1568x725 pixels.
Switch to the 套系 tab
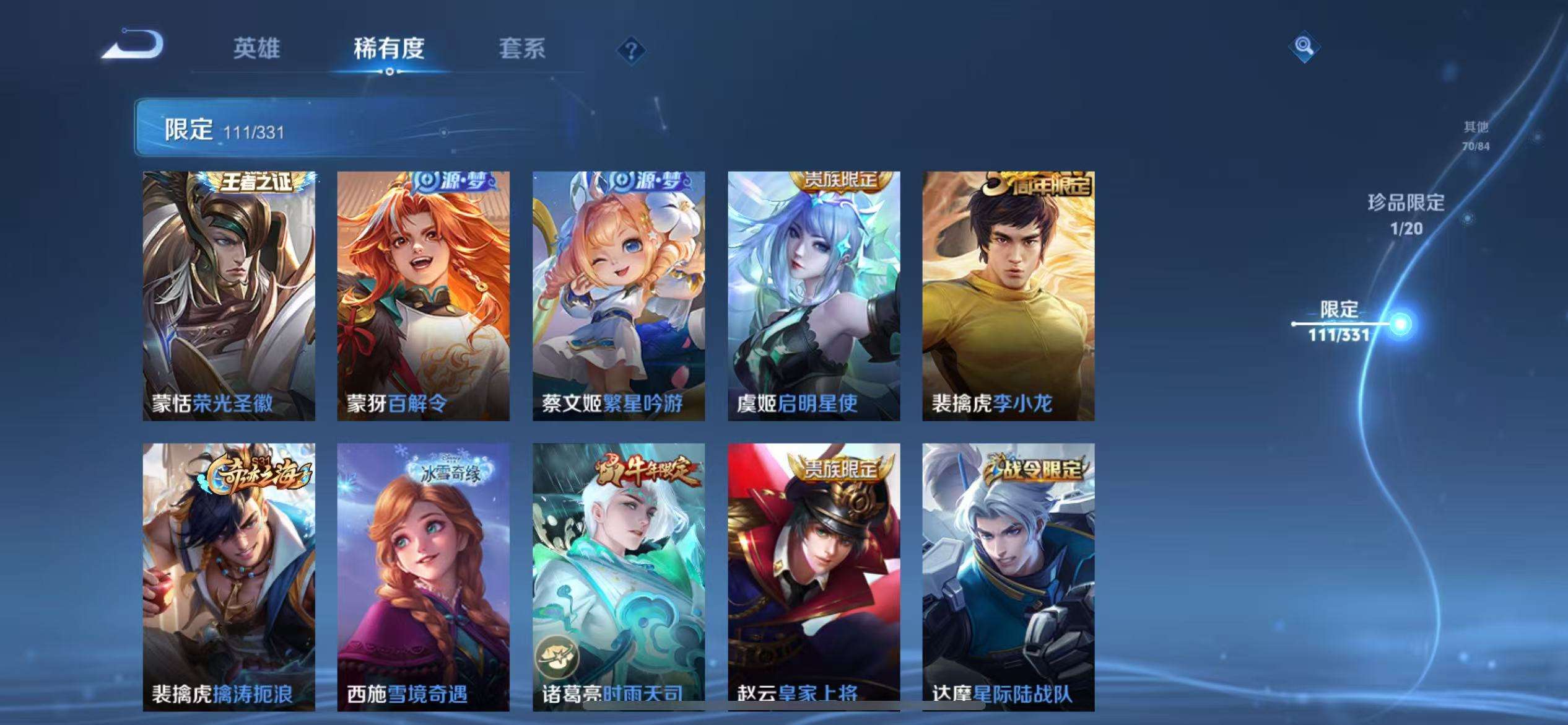[522, 50]
